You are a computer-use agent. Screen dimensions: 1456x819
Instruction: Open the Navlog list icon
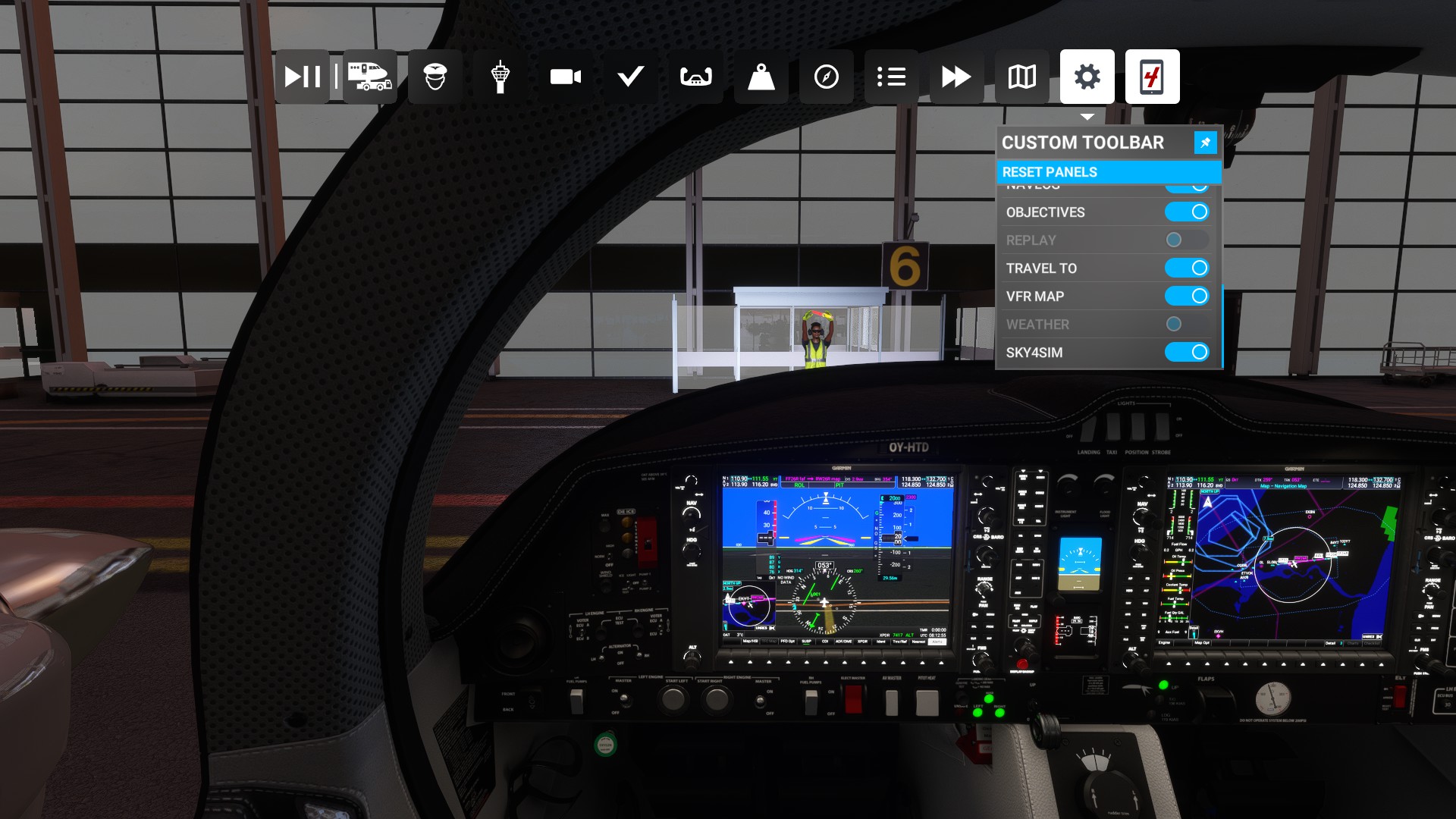click(x=891, y=76)
